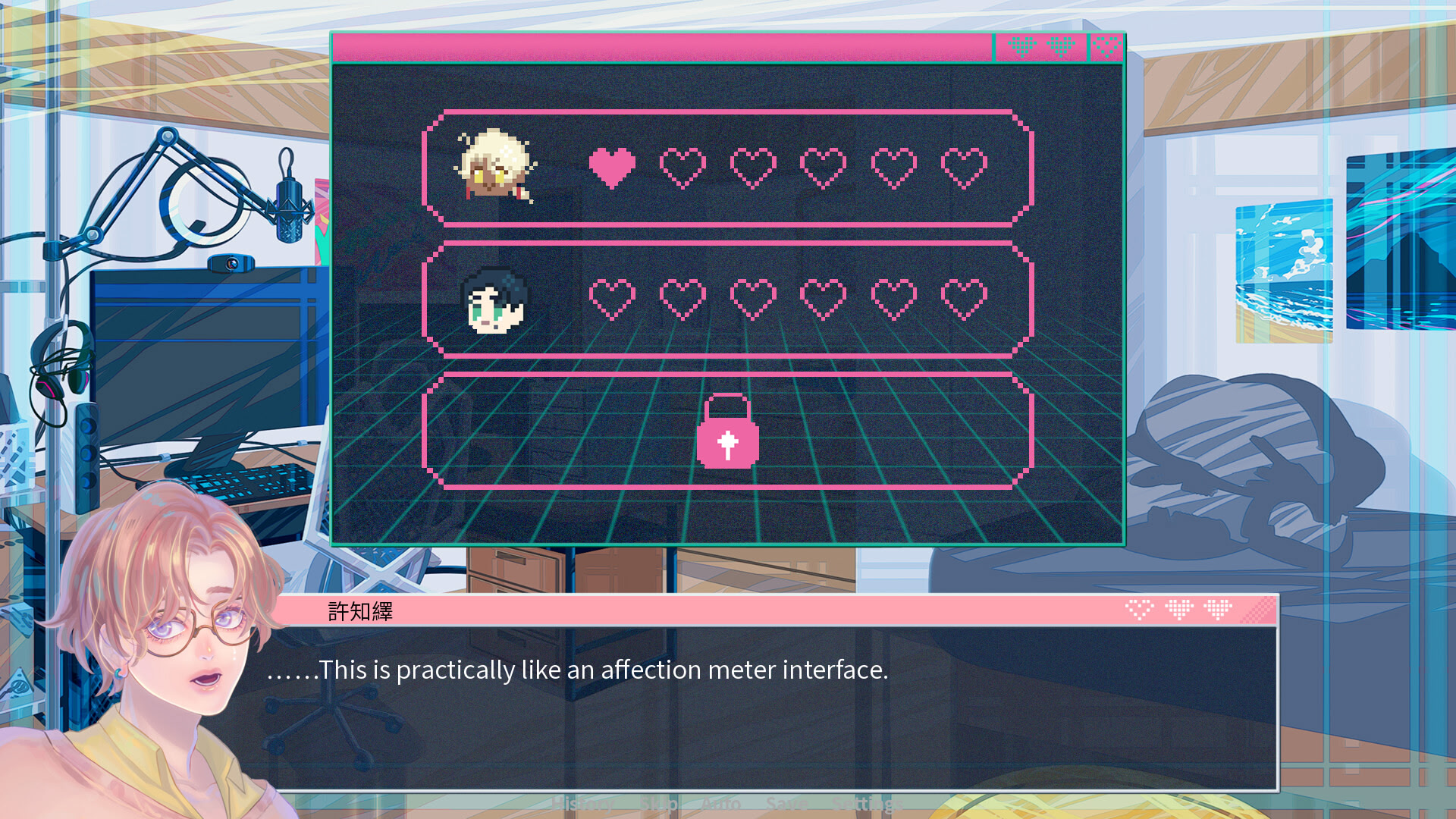
Task: Open Settings from the bottom menu bar
Action: (867, 803)
